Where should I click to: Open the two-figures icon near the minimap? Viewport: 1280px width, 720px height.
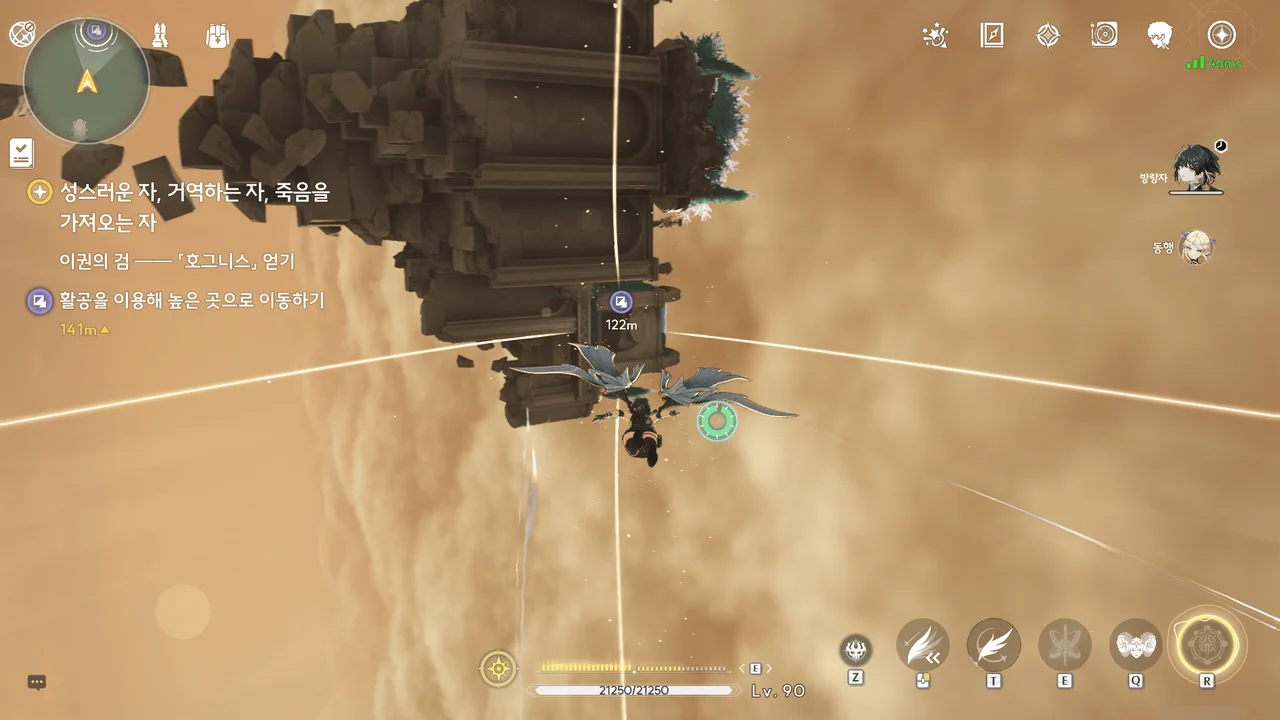coord(159,36)
